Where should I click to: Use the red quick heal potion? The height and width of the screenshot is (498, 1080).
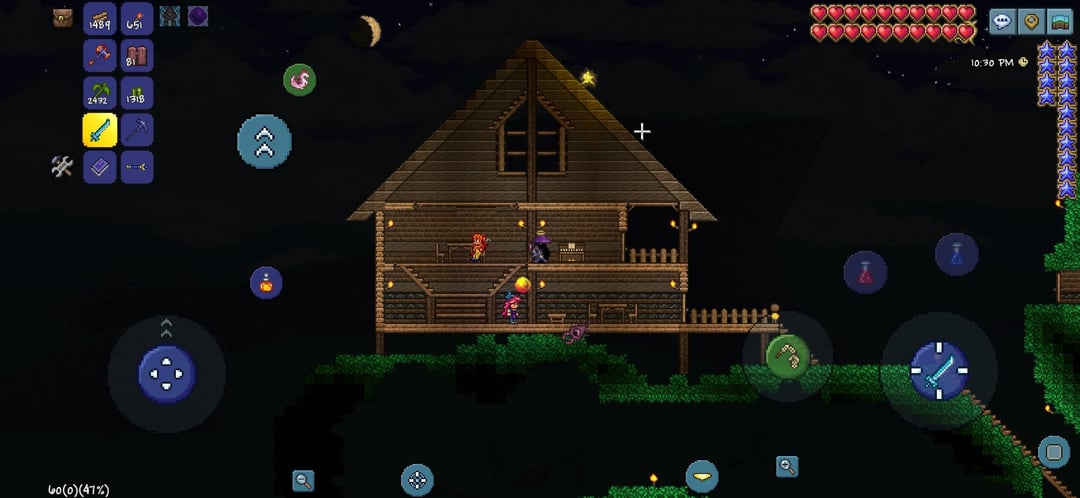pos(865,272)
